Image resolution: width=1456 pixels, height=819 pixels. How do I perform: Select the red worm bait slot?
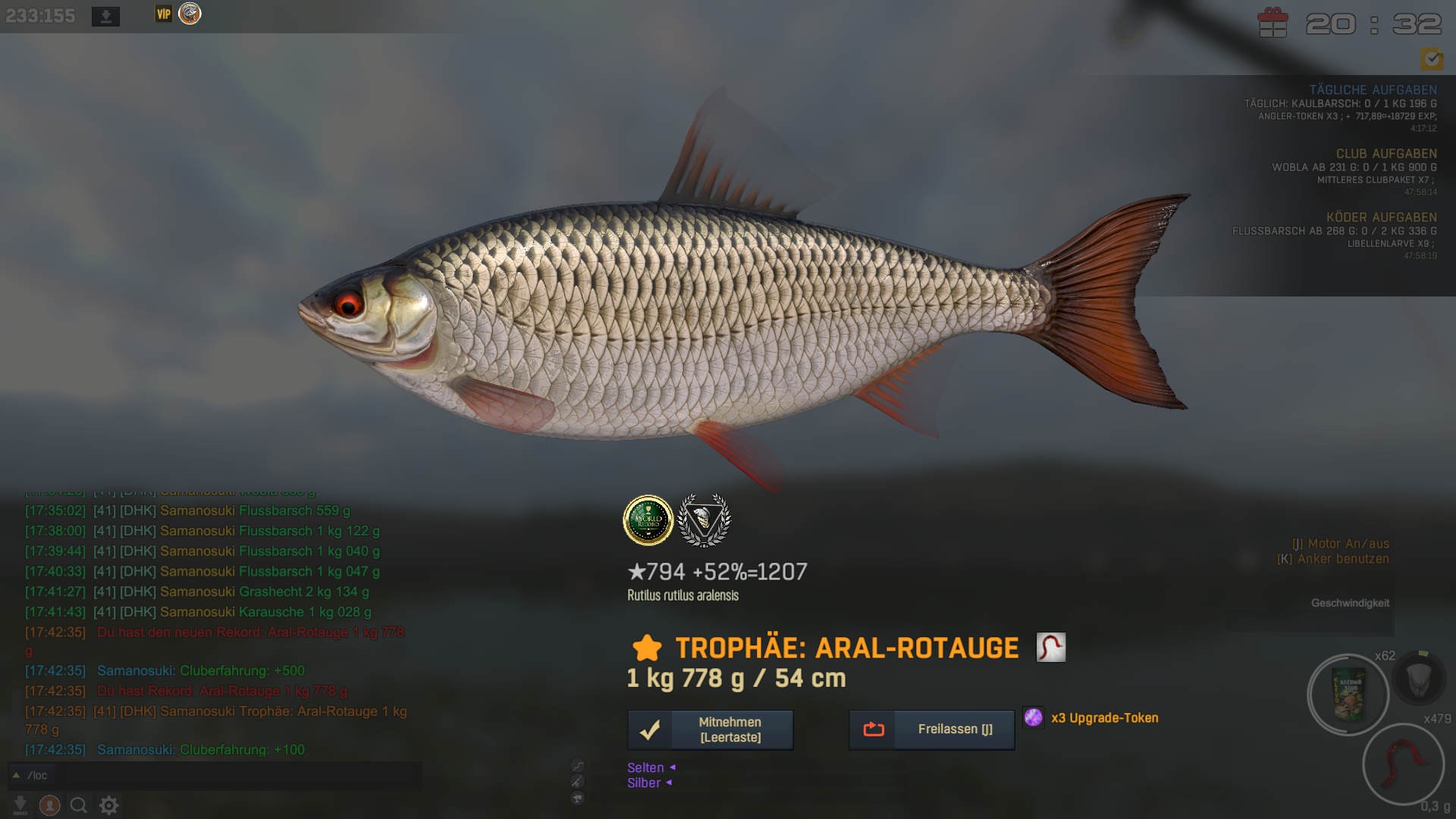click(x=1403, y=763)
